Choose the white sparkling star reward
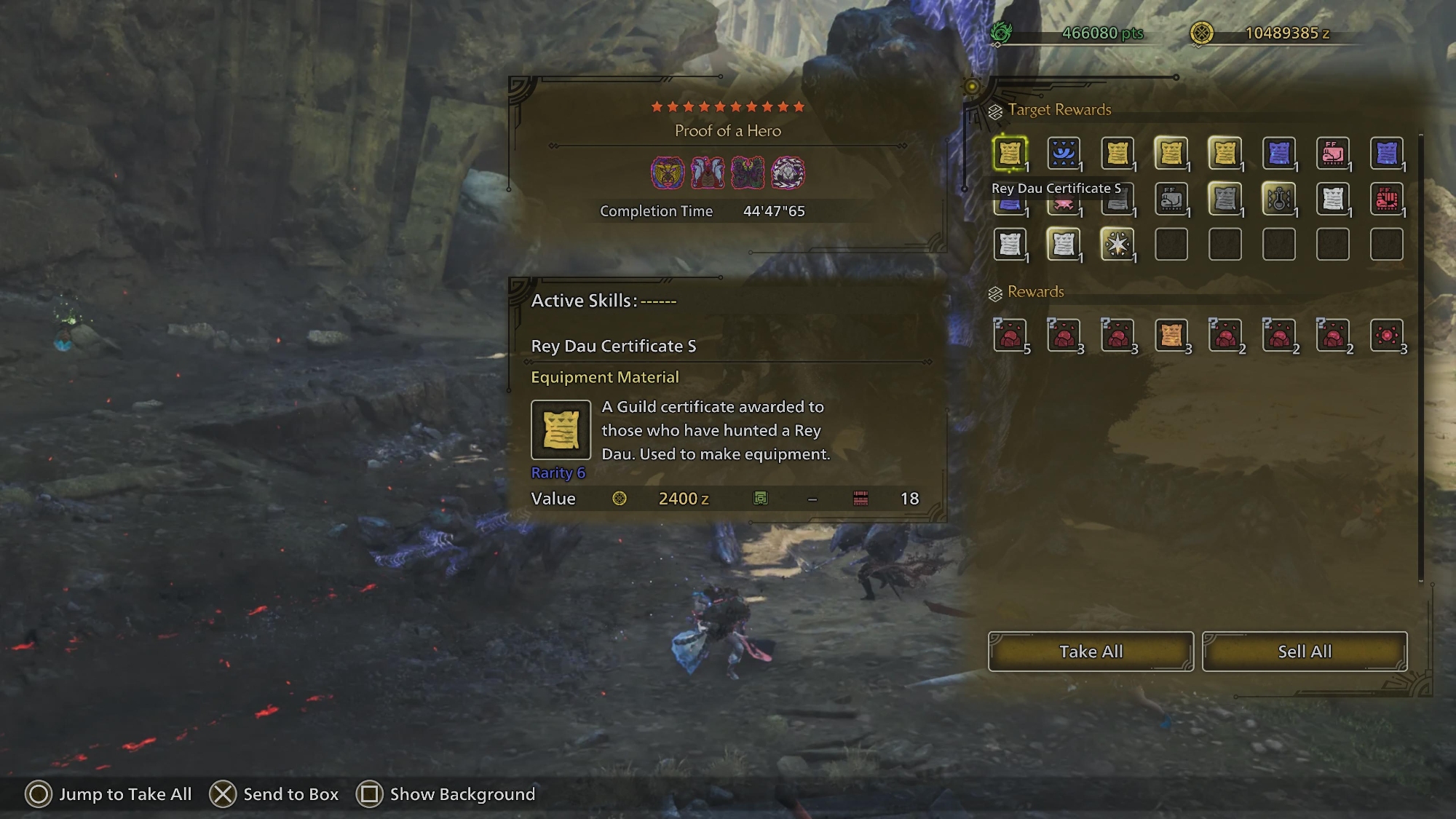 click(1117, 245)
